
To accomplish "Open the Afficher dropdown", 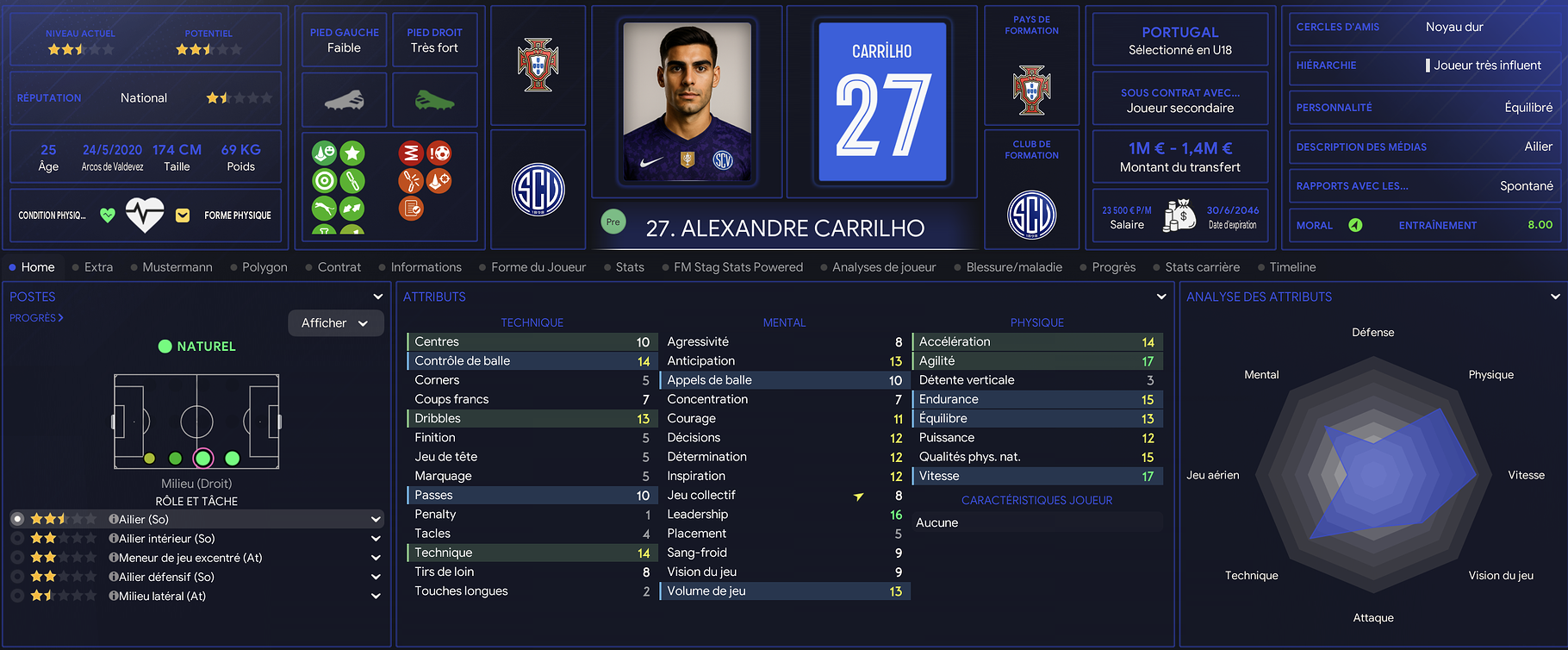I will click(x=335, y=323).
